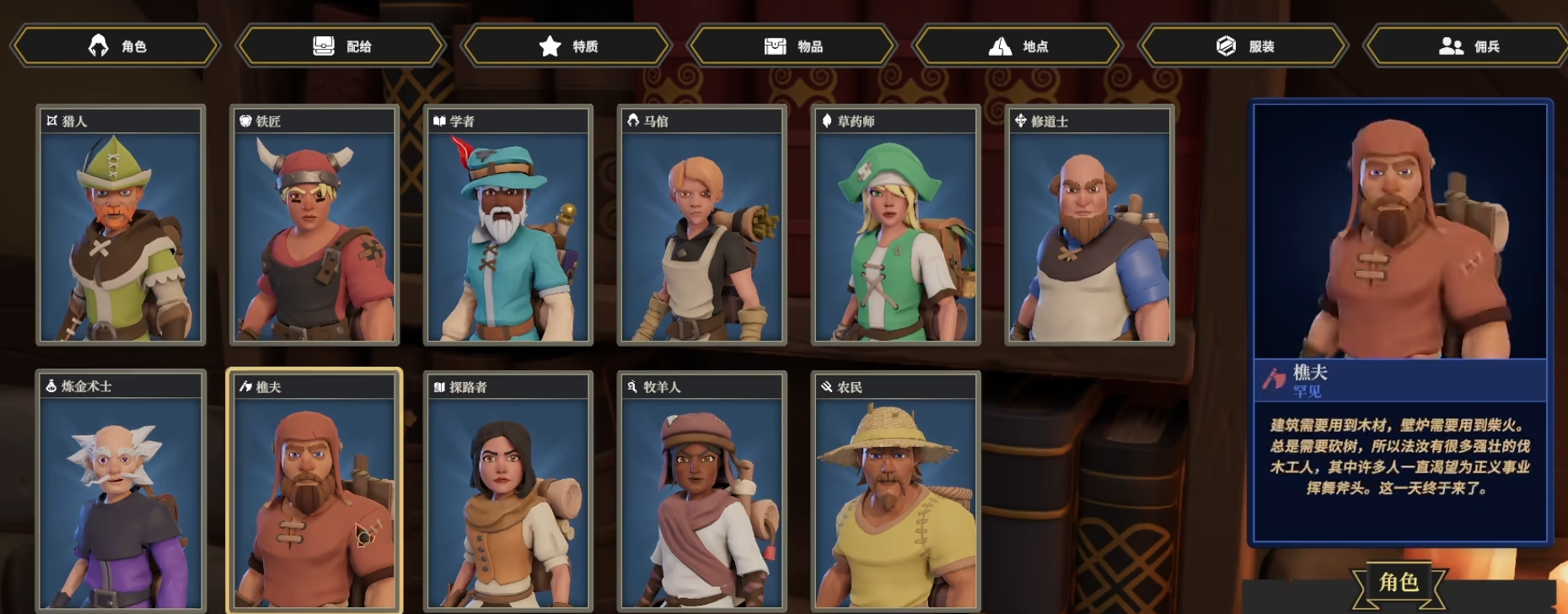Choose the 草药师 character card

(896, 226)
